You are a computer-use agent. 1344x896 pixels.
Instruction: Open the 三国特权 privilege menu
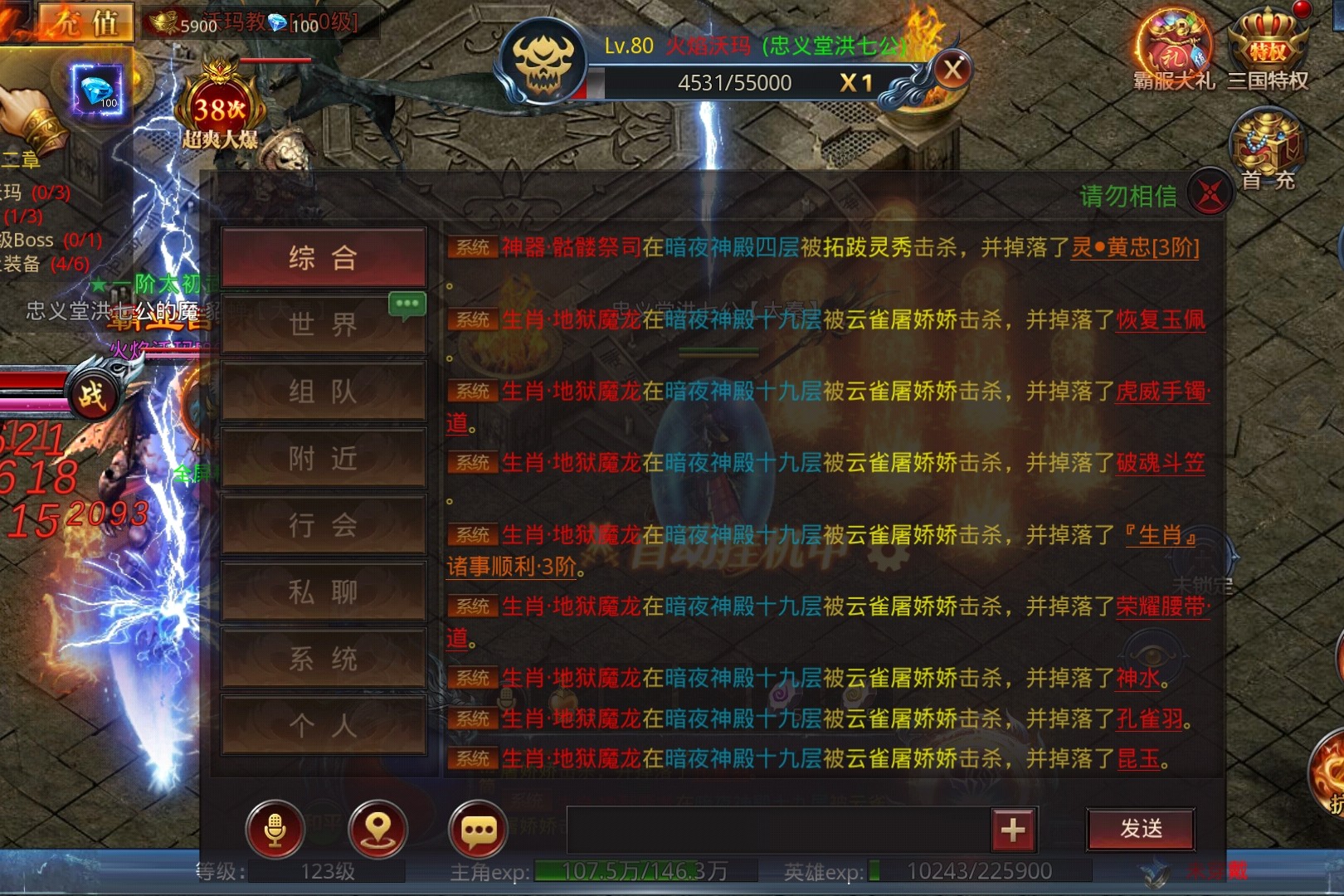tap(1268, 50)
